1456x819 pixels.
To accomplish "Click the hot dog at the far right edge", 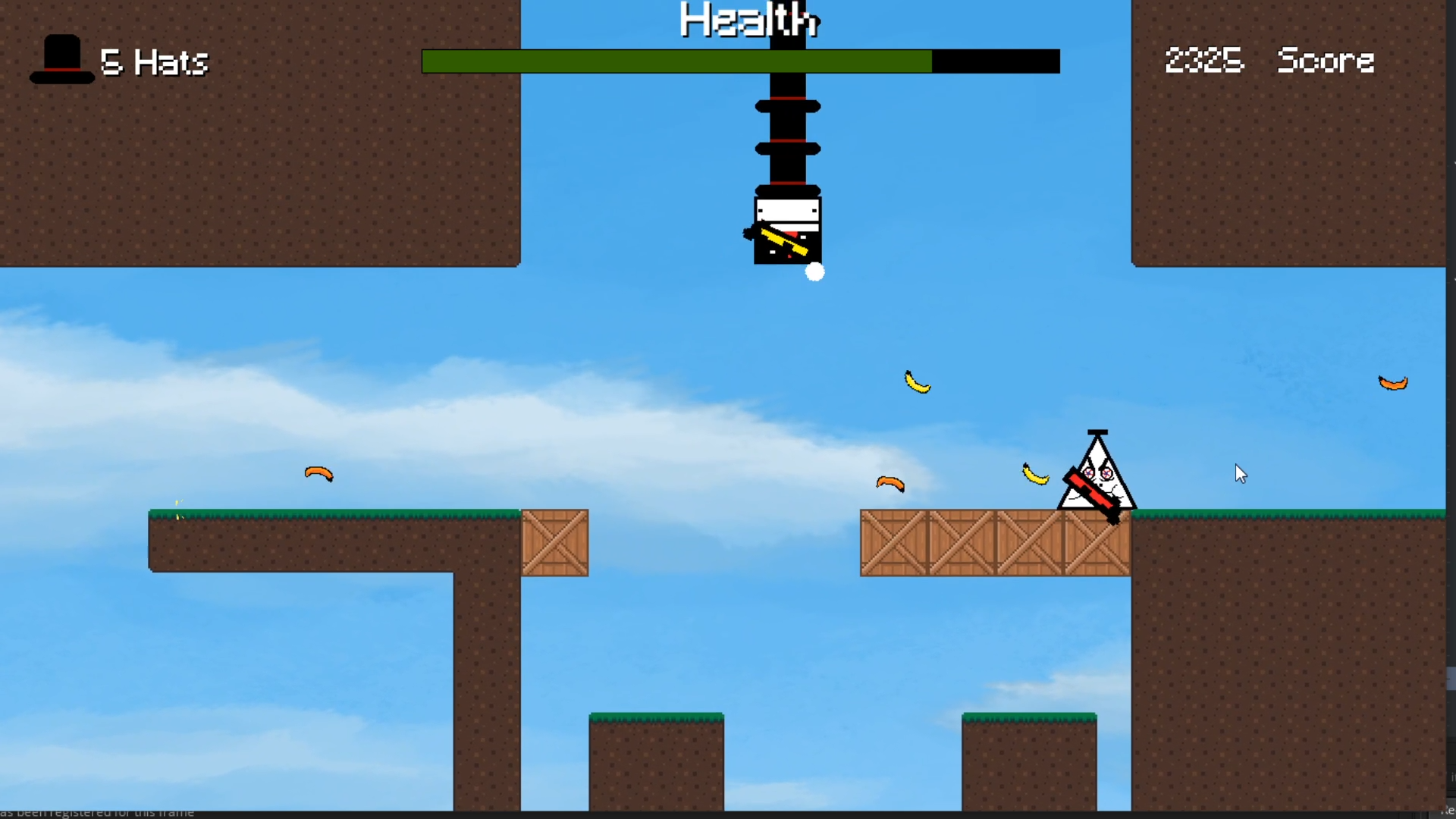I will (1392, 383).
